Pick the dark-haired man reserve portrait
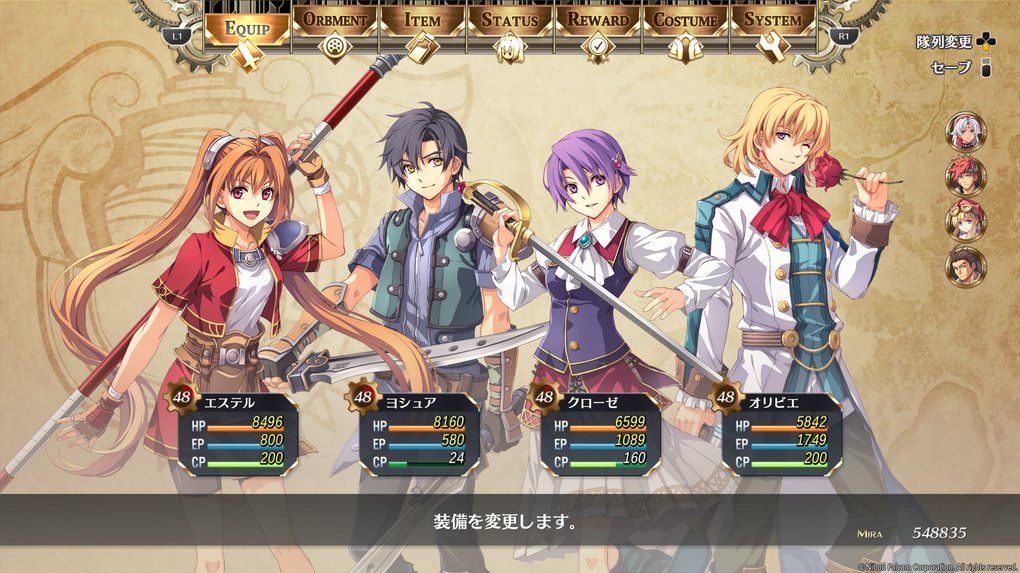This screenshot has width=1020, height=573. tap(966, 266)
